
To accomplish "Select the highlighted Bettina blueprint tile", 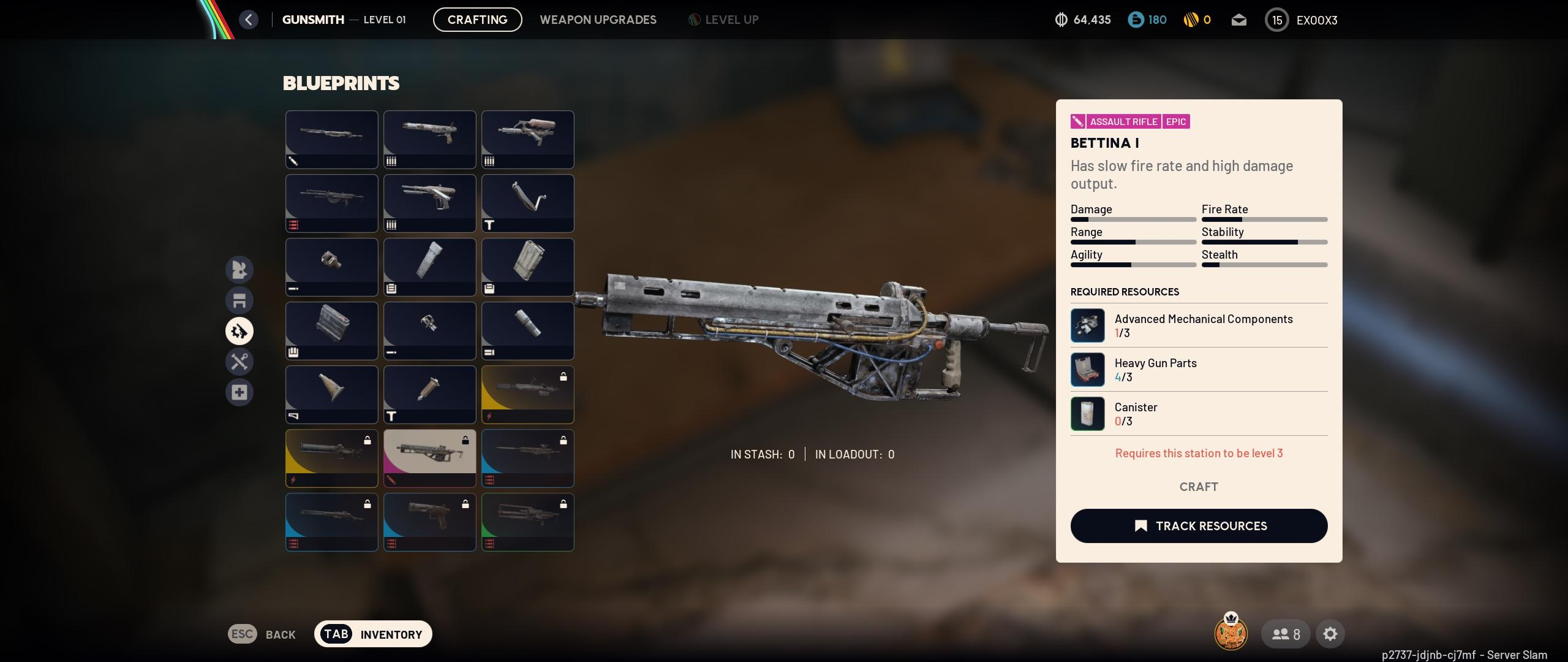I will click(429, 458).
